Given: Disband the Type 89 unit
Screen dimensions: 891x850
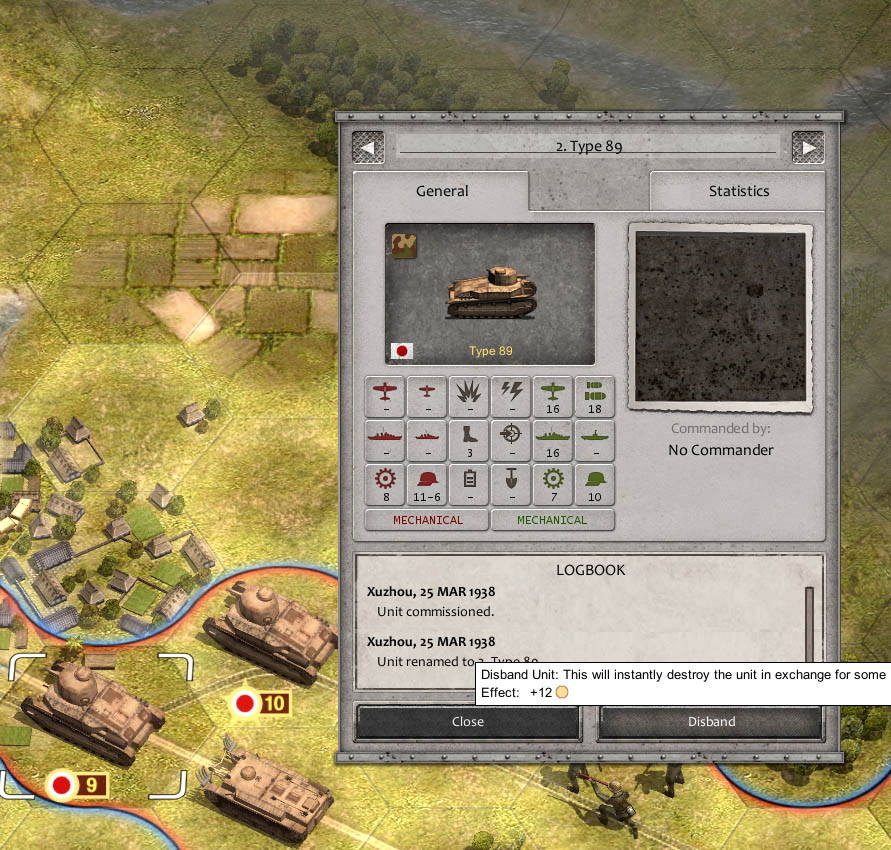Looking at the screenshot, I should pos(711,721).
